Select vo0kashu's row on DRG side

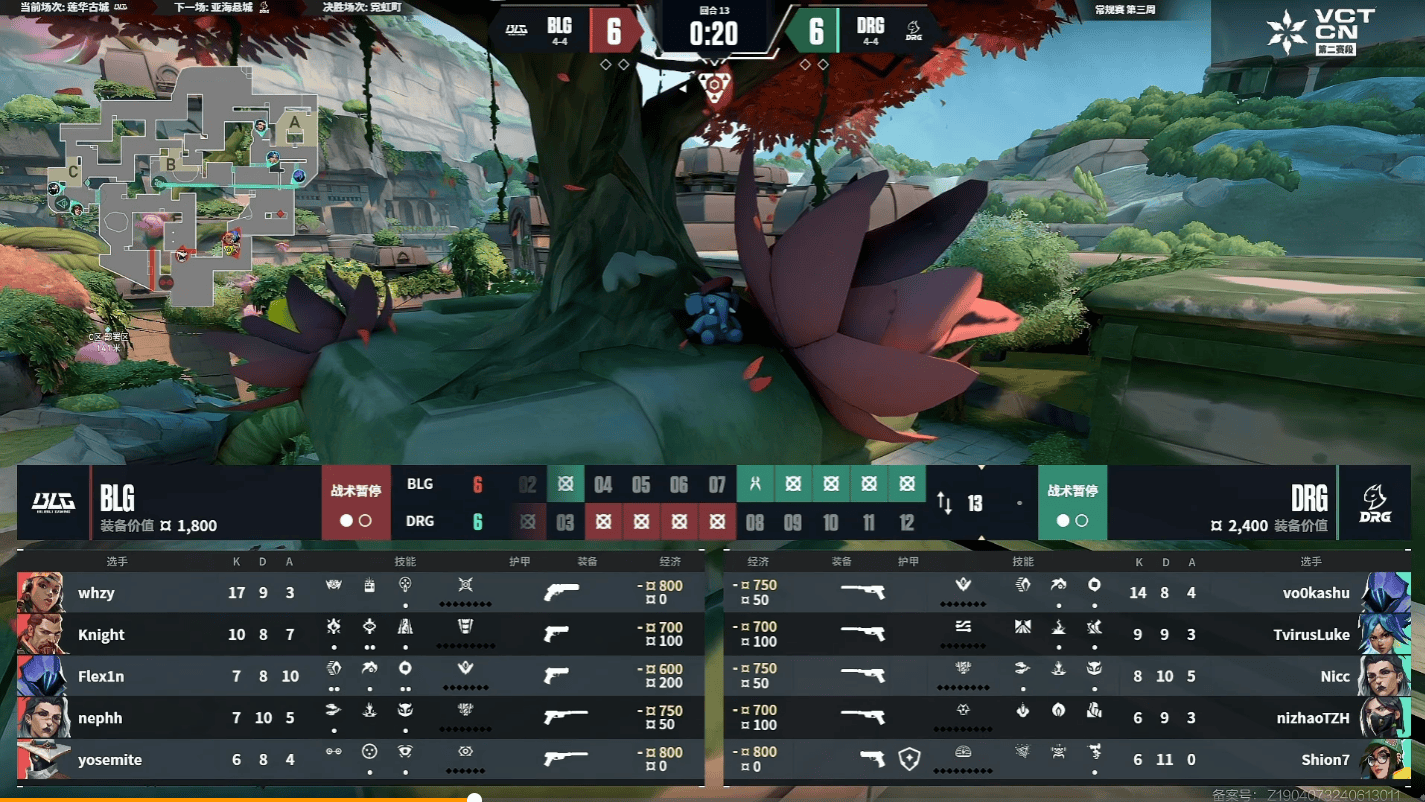click(x=1066, y=593)
